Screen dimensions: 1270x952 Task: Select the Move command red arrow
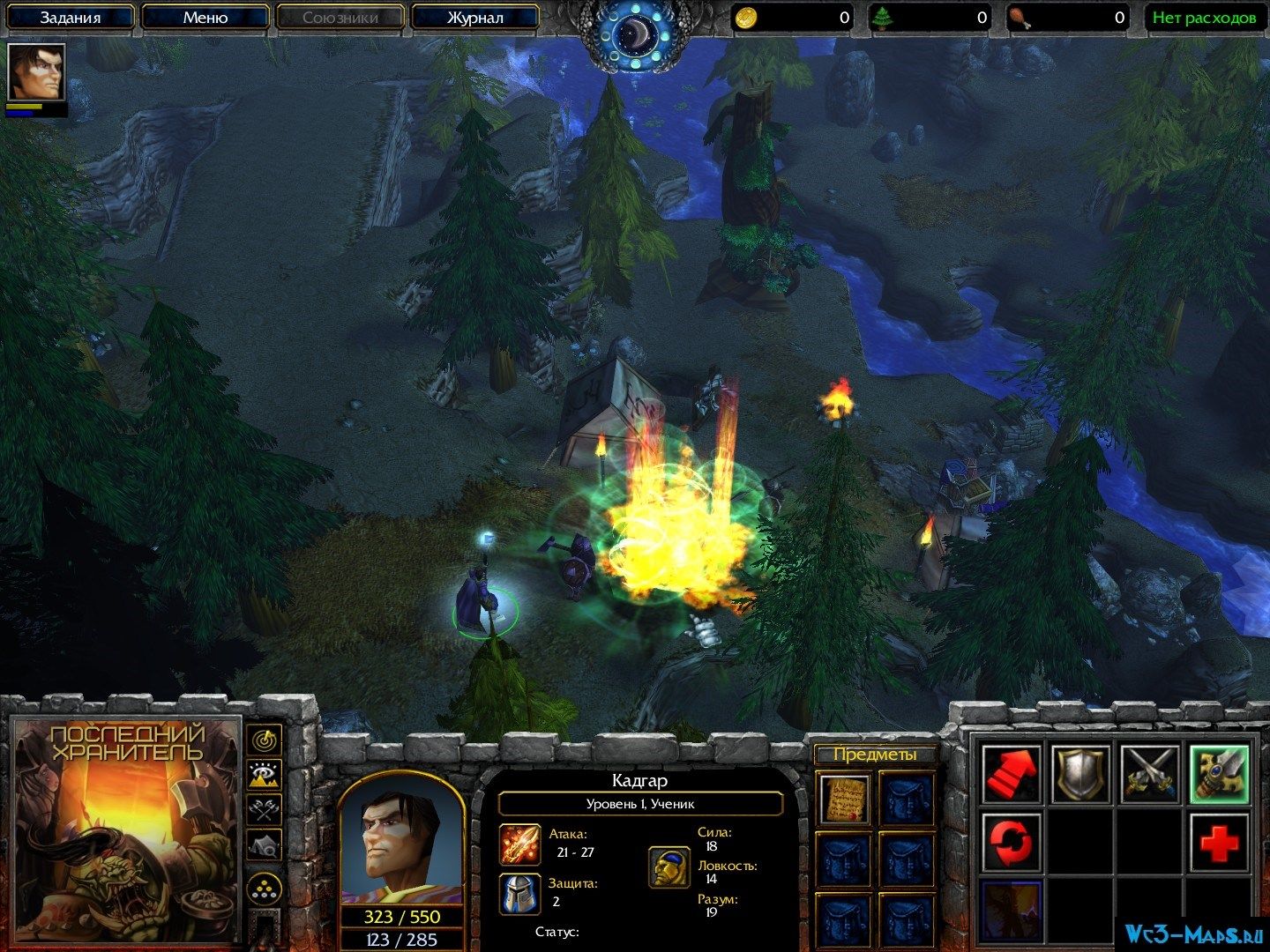tap(1011, 773)
